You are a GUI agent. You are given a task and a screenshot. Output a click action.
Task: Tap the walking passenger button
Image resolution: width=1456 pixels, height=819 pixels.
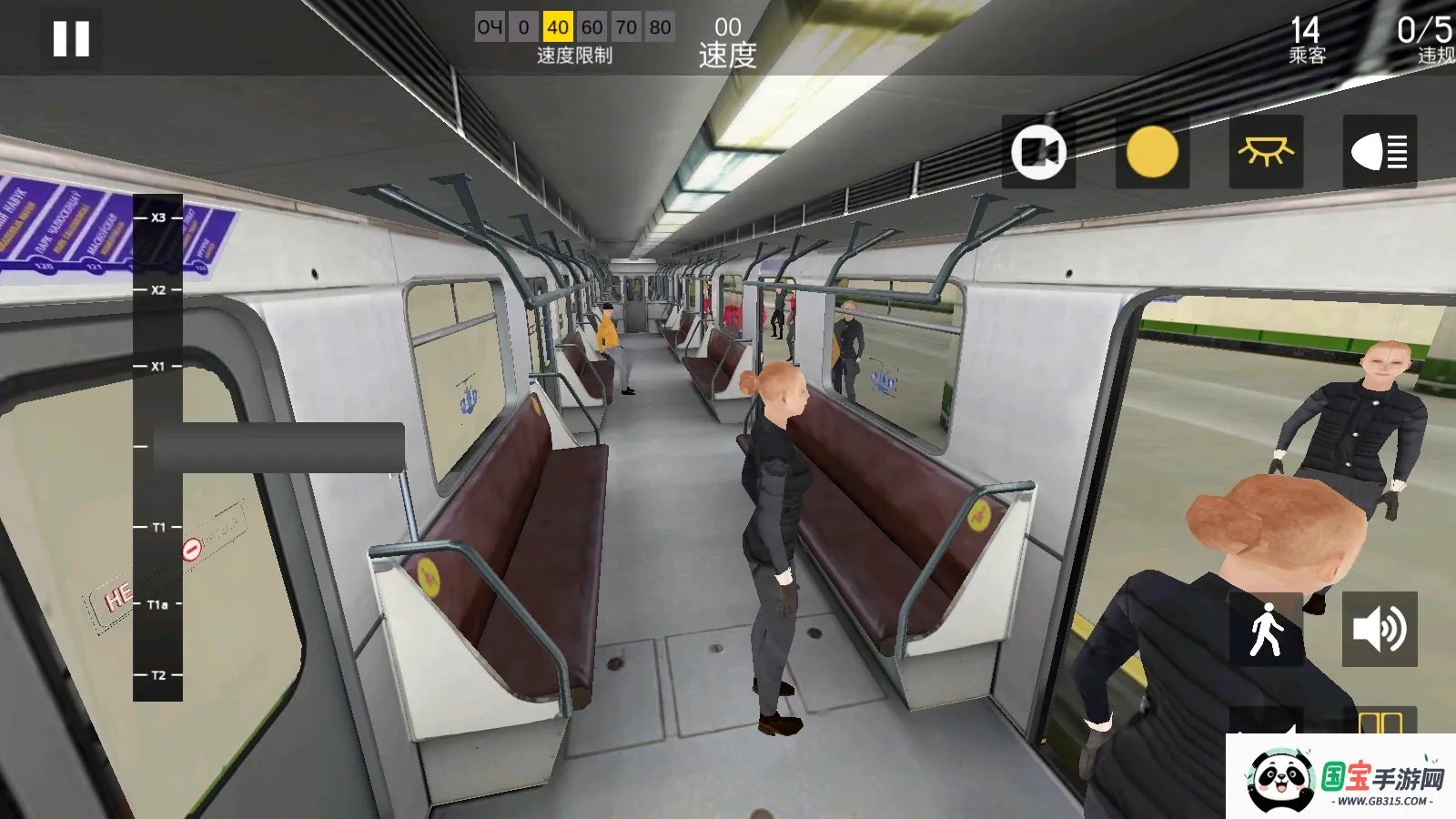[x=1266, y=629]
